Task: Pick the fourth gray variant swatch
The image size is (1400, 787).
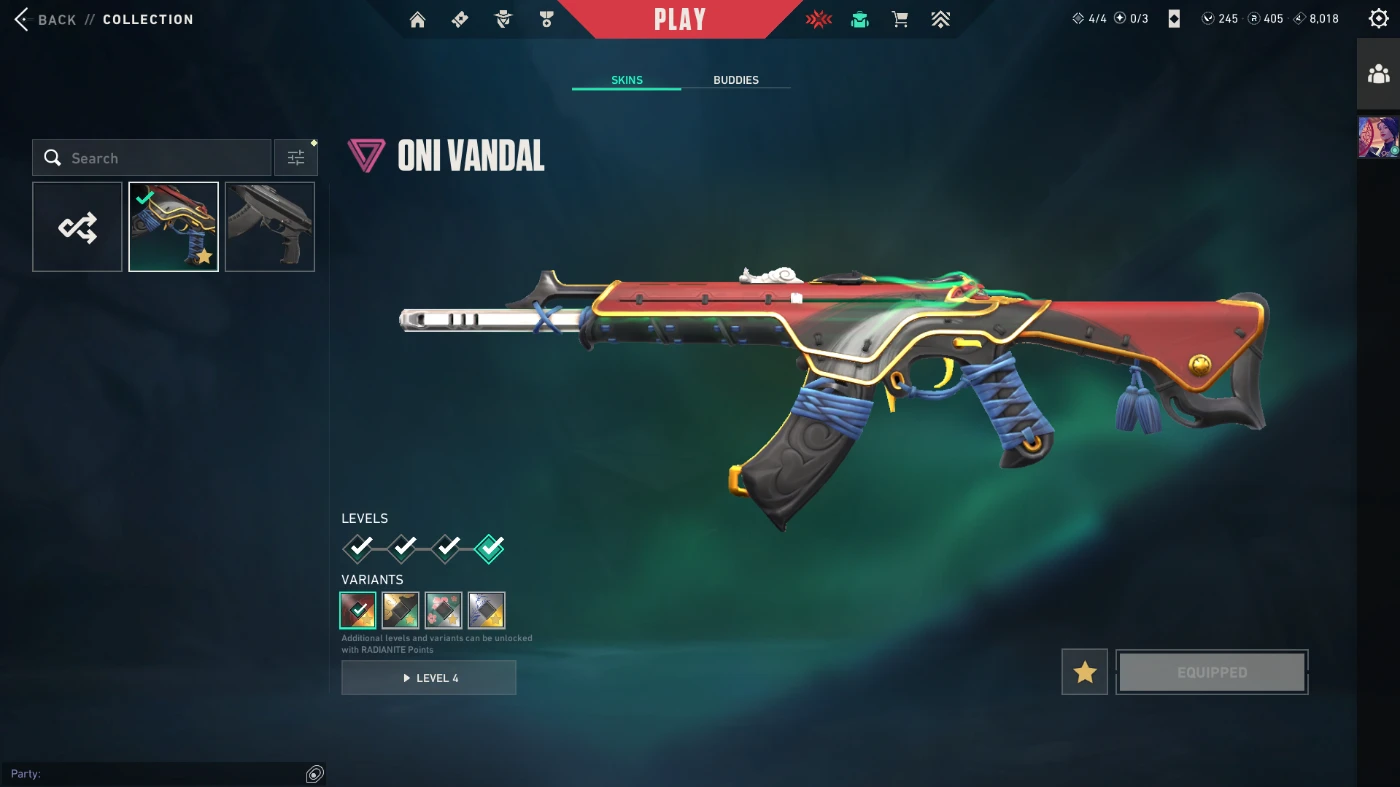Action: 487,610
